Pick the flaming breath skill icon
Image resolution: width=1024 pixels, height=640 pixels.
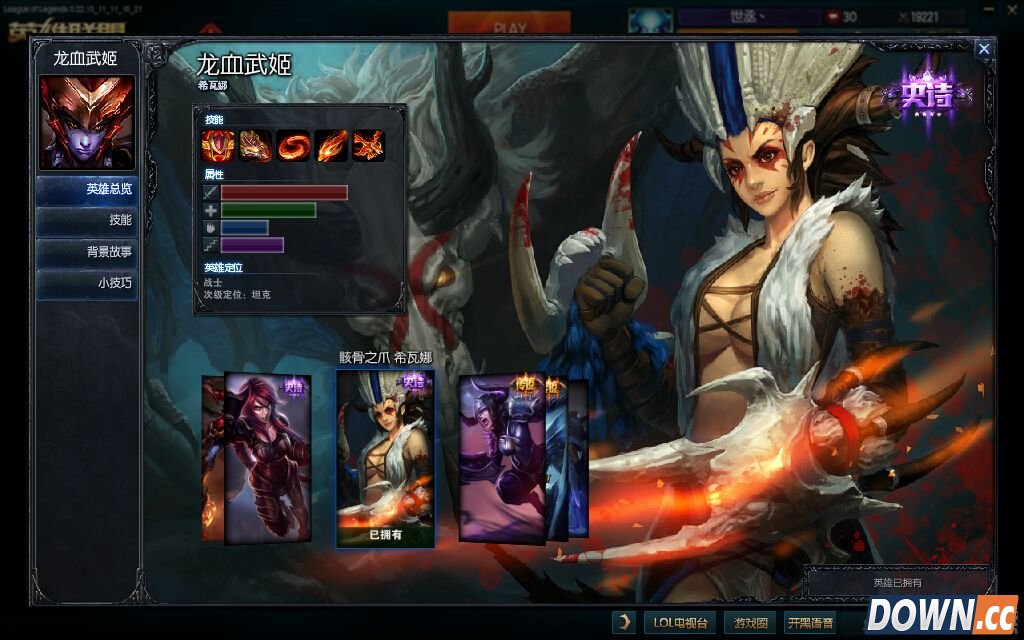point(331,146)
